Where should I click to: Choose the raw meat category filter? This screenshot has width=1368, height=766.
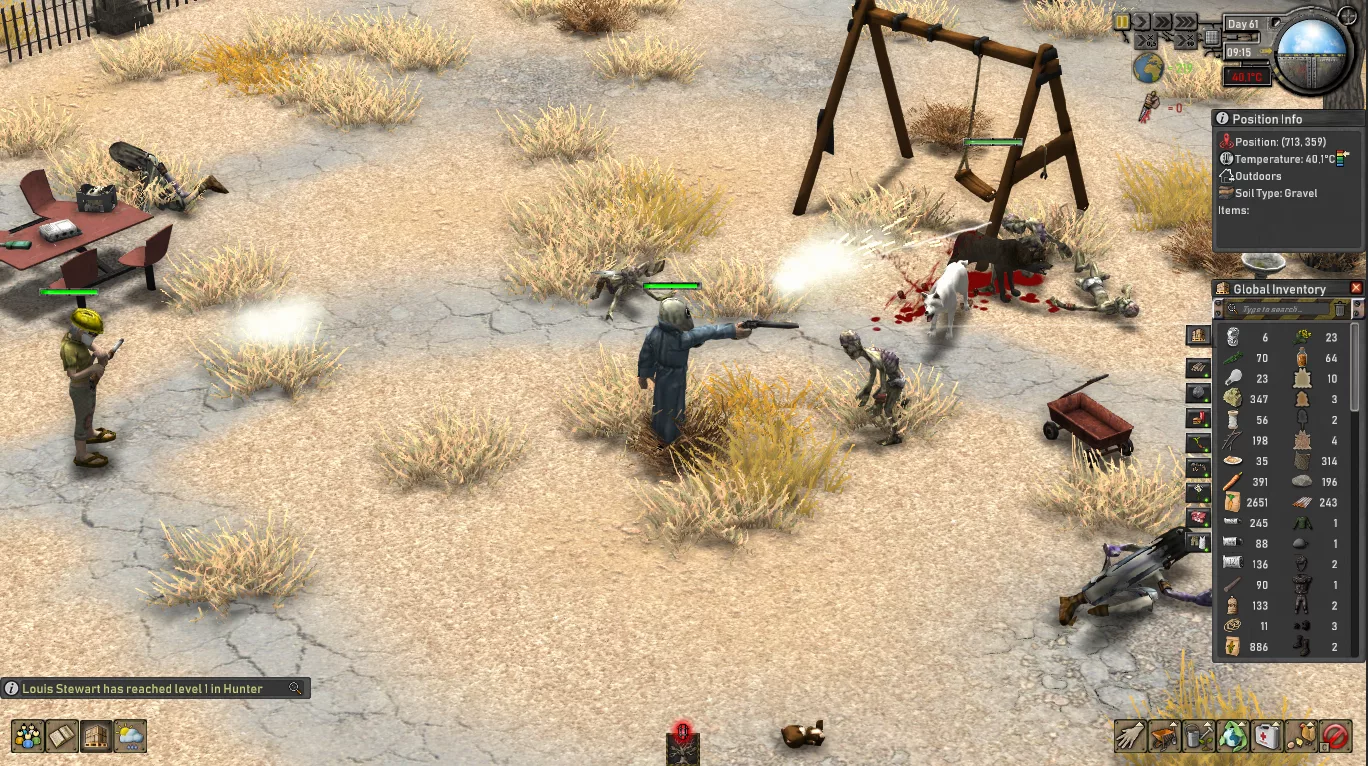[x=1198, y=517]
